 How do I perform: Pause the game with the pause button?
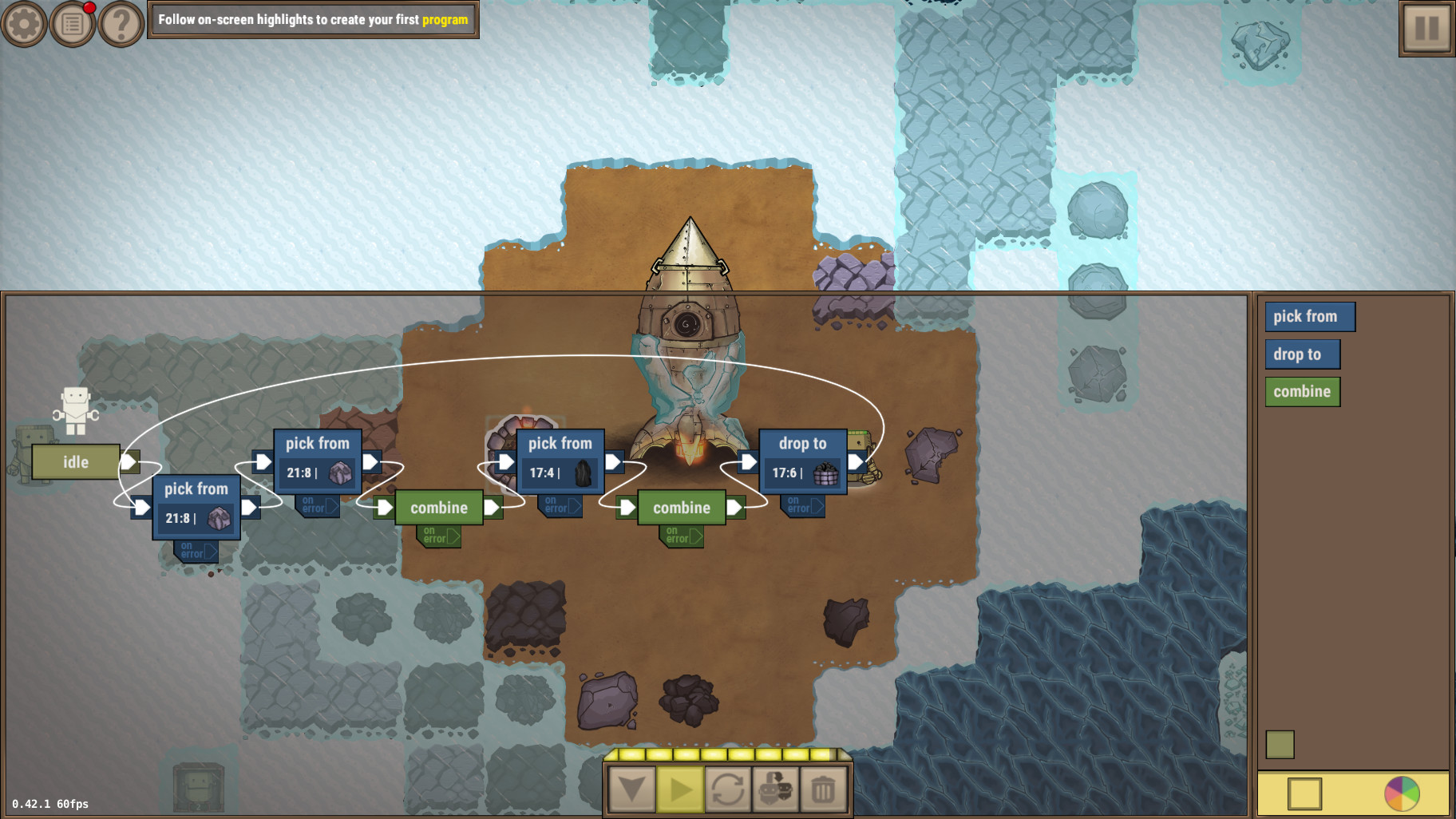click(x=1426, y=29)
